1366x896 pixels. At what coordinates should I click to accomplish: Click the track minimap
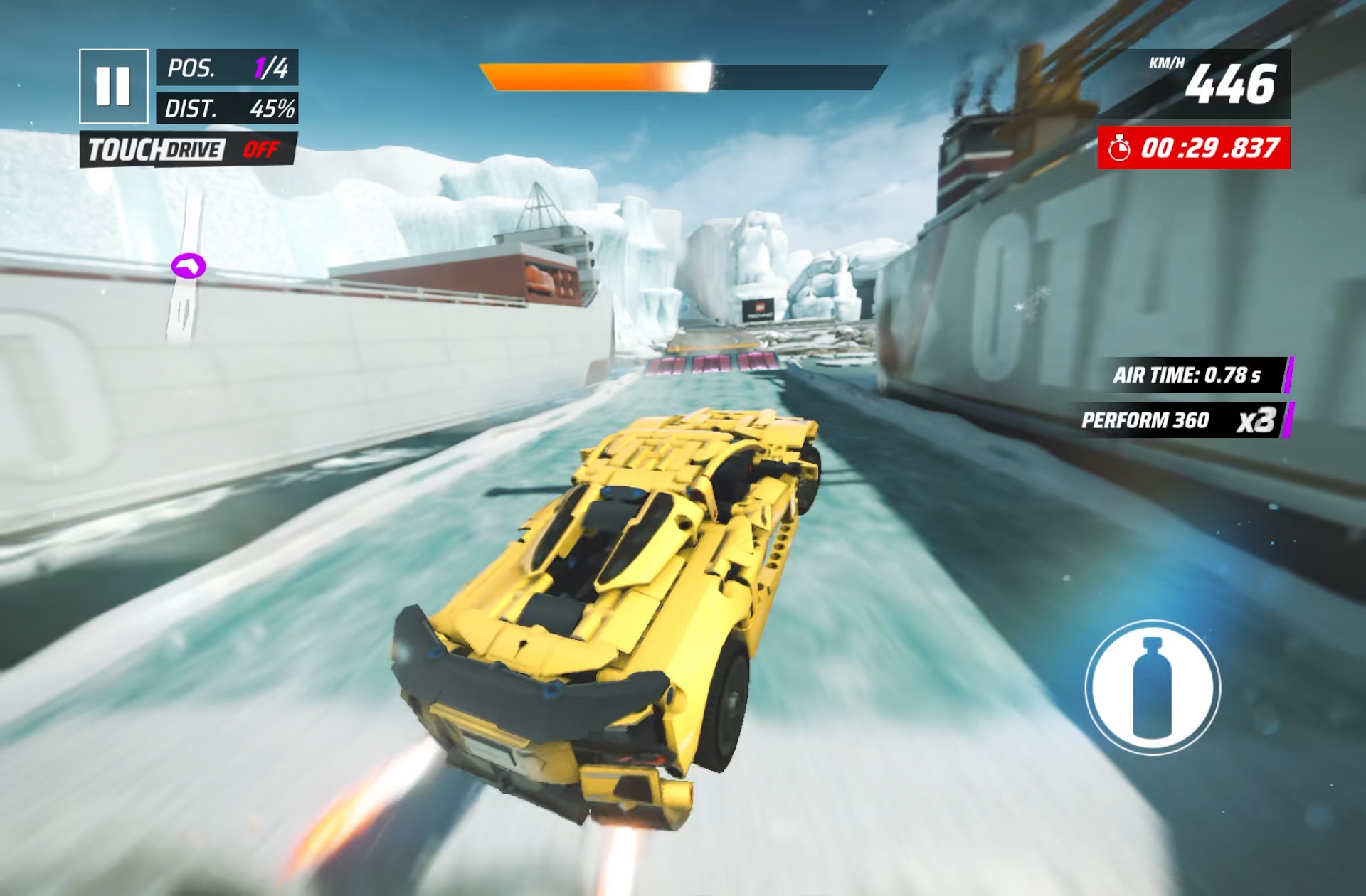pyautogui.click(x=186, y=270)
